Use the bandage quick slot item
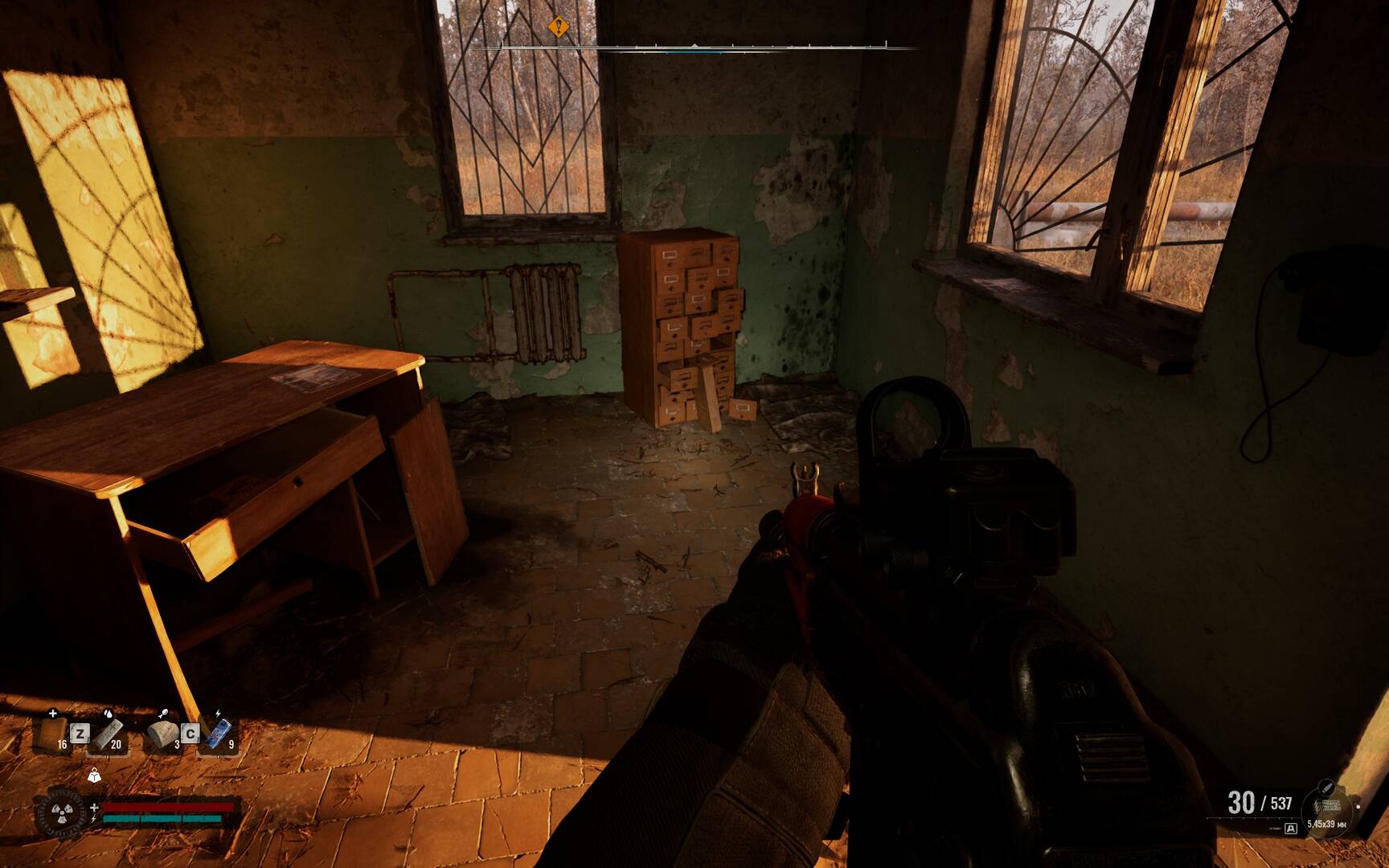 (x=107, y=734)
